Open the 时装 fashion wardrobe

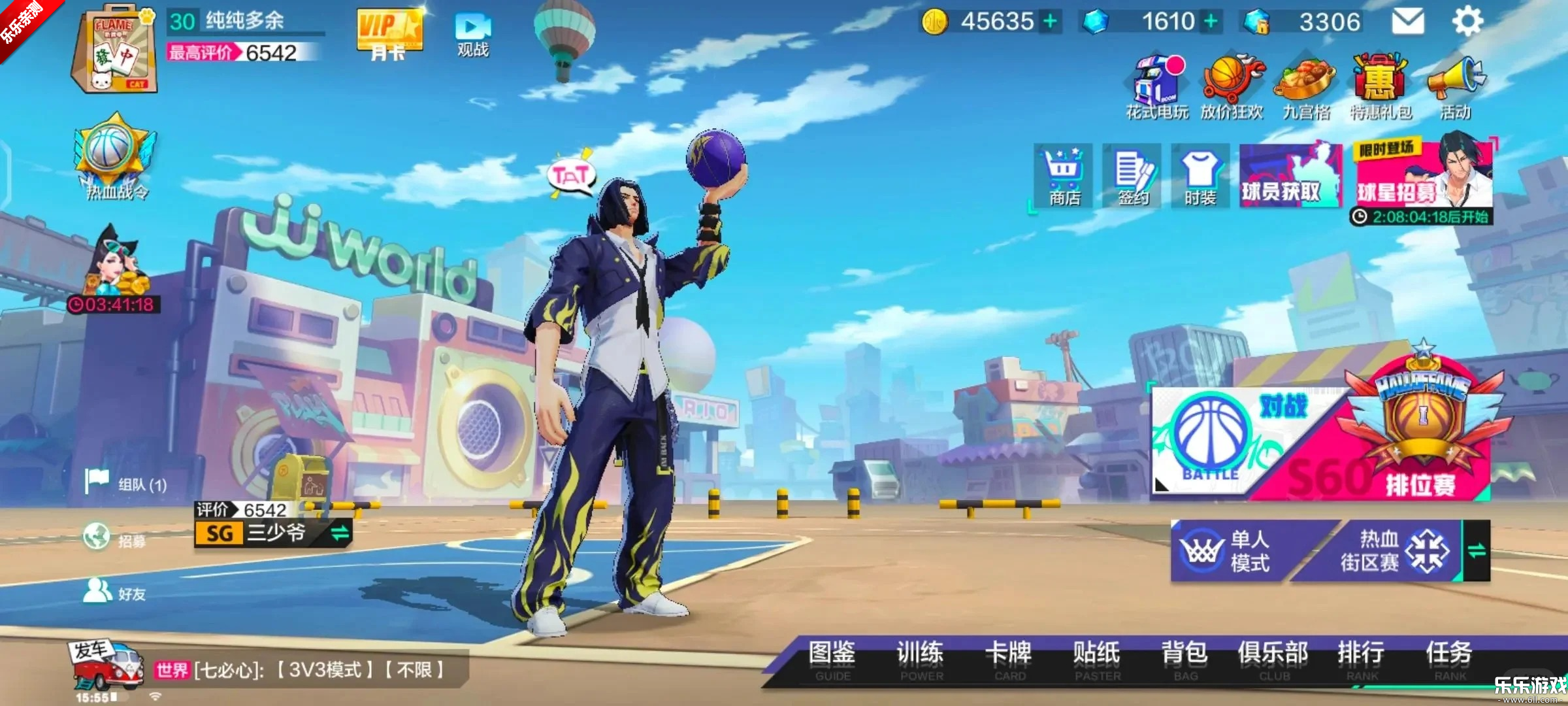1200,176
